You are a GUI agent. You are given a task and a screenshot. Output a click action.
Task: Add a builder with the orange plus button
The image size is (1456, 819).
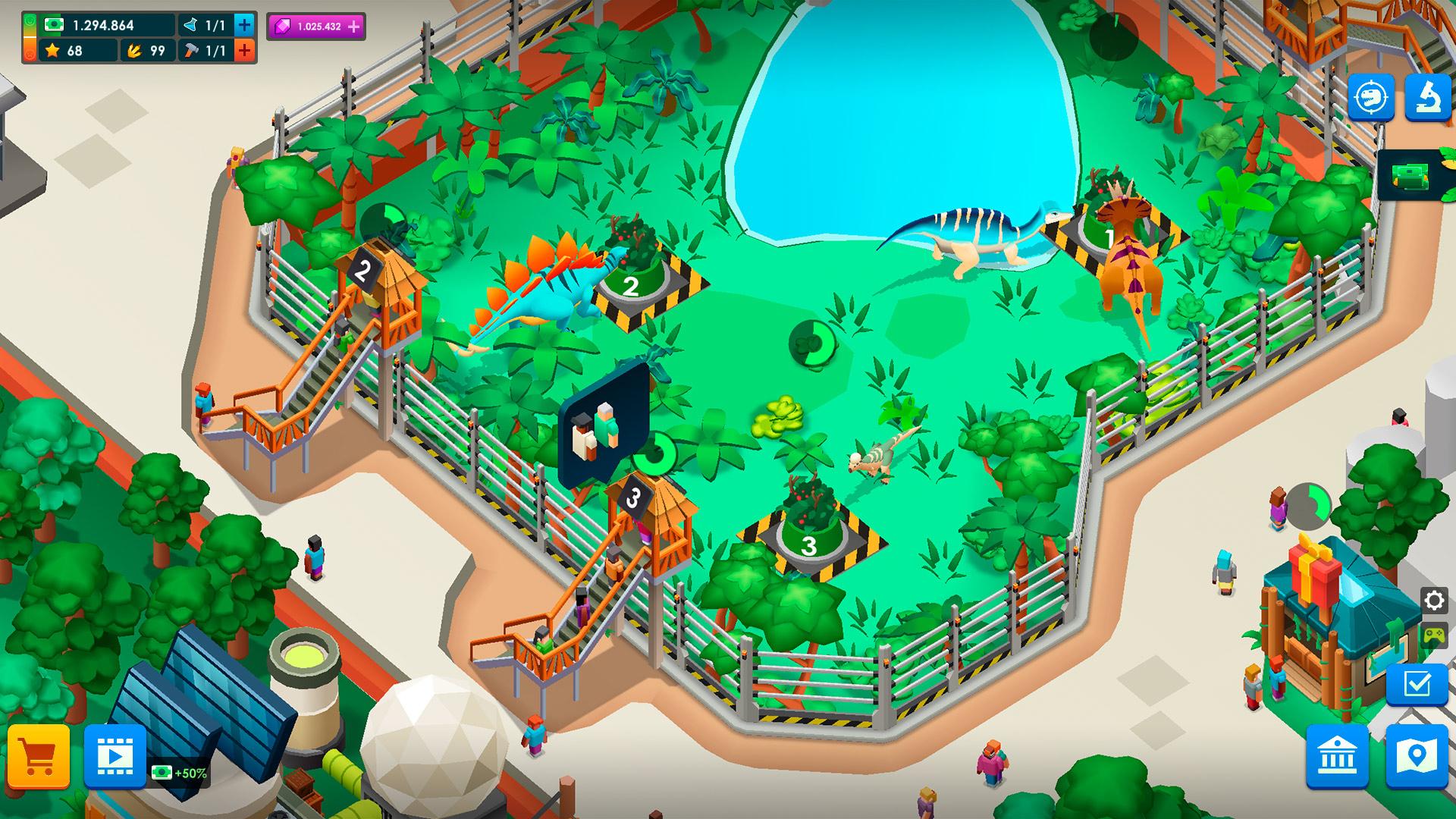click(244, 51)
